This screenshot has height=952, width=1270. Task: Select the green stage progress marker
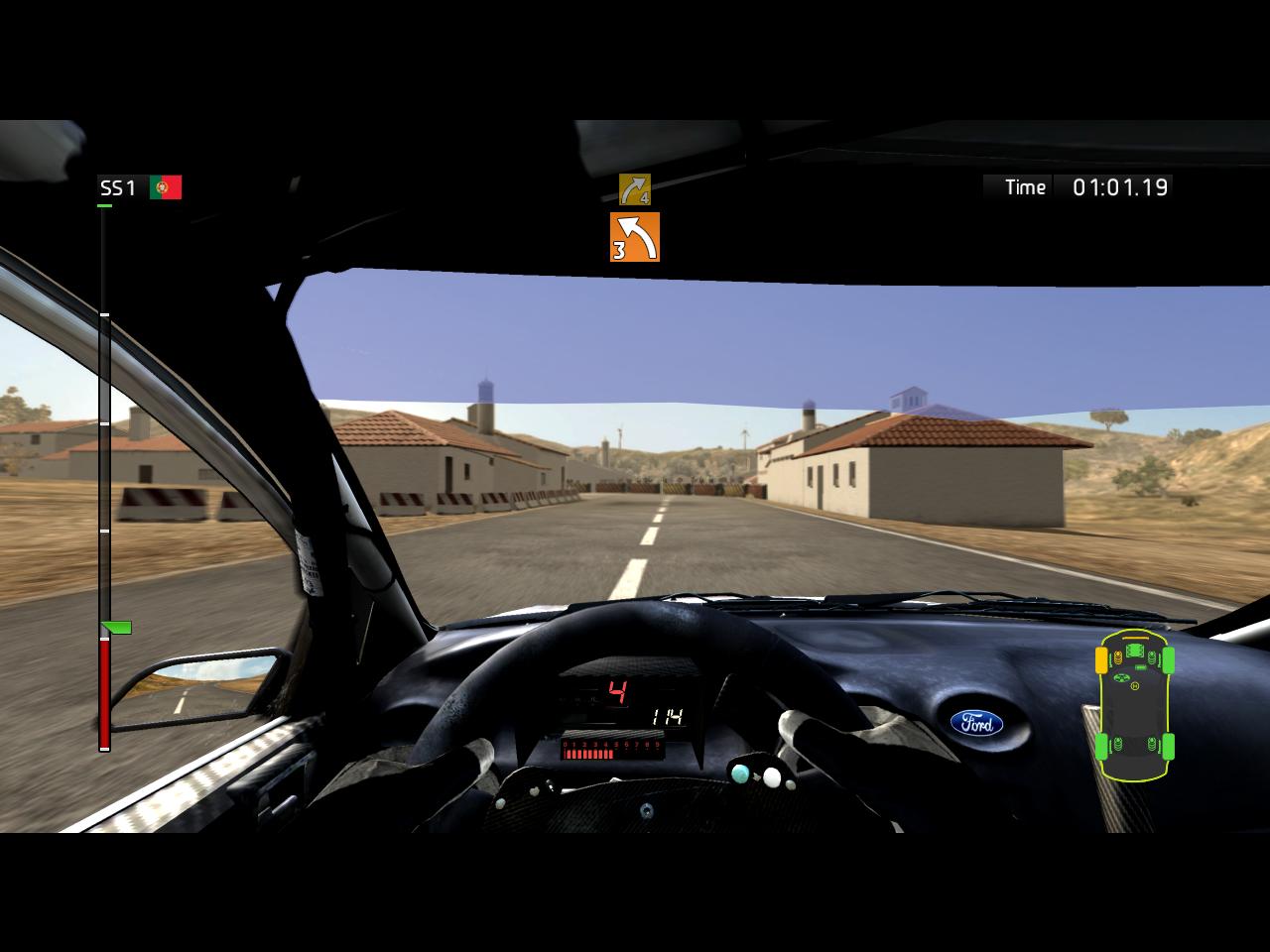117,628
